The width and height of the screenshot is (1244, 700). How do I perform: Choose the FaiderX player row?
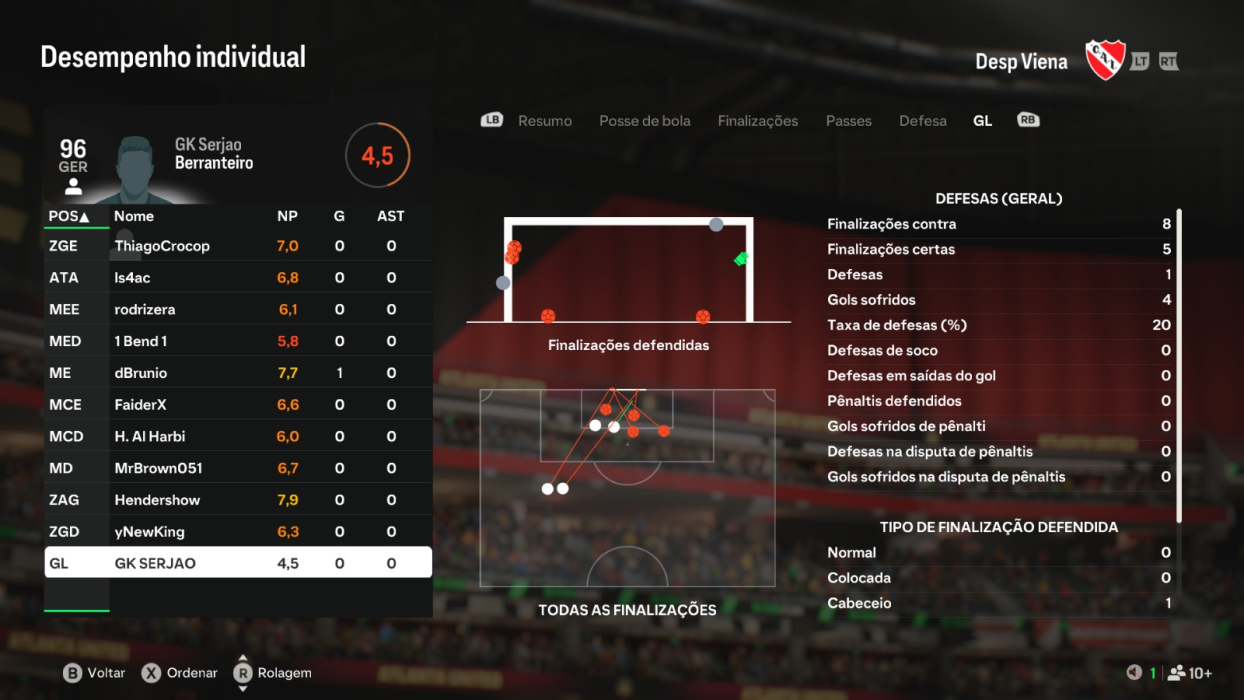pos(238,405)
